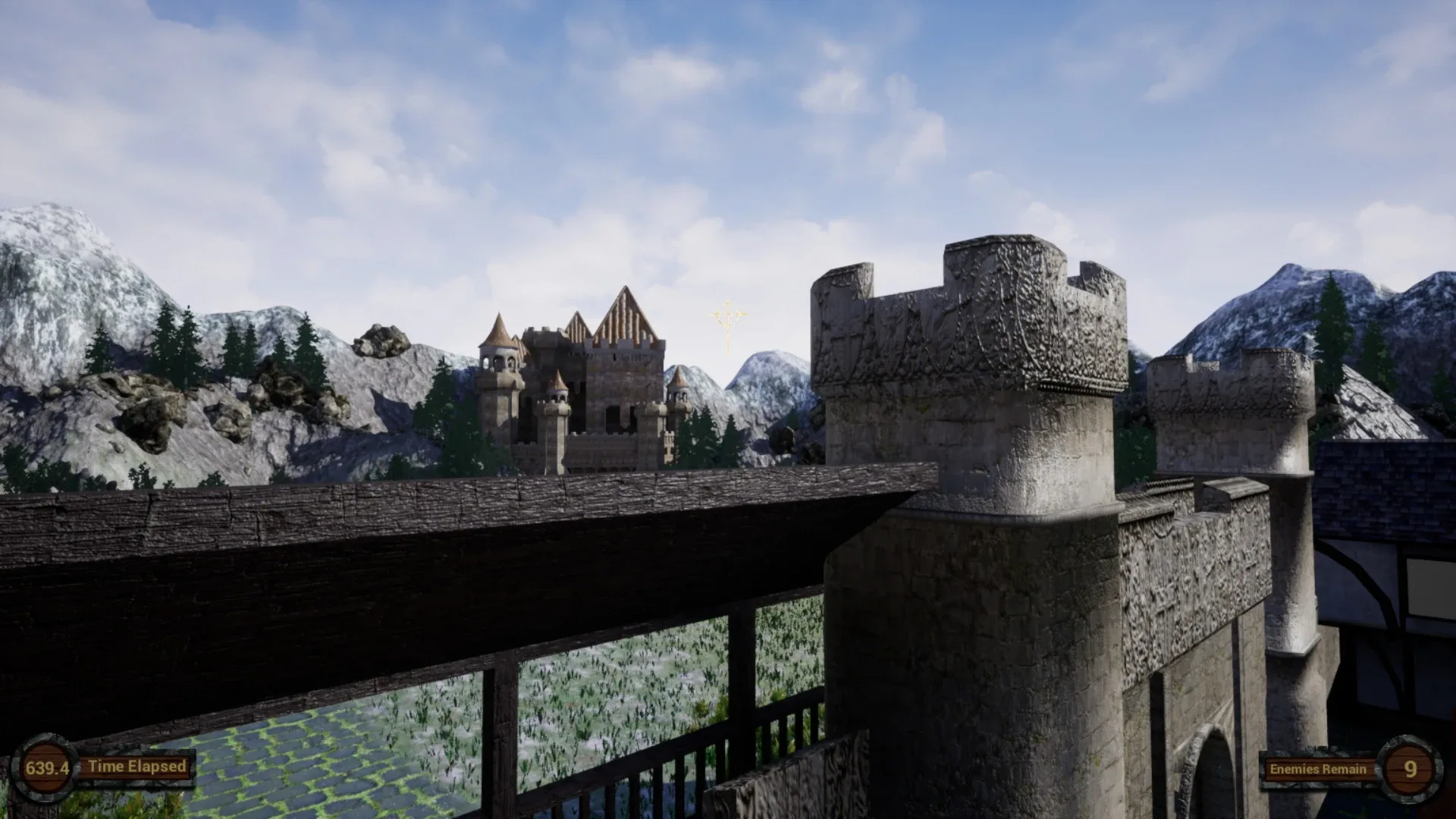The image size is (1456, 819).
Task: Click the golden crosshair reticle
Action: 726,315
